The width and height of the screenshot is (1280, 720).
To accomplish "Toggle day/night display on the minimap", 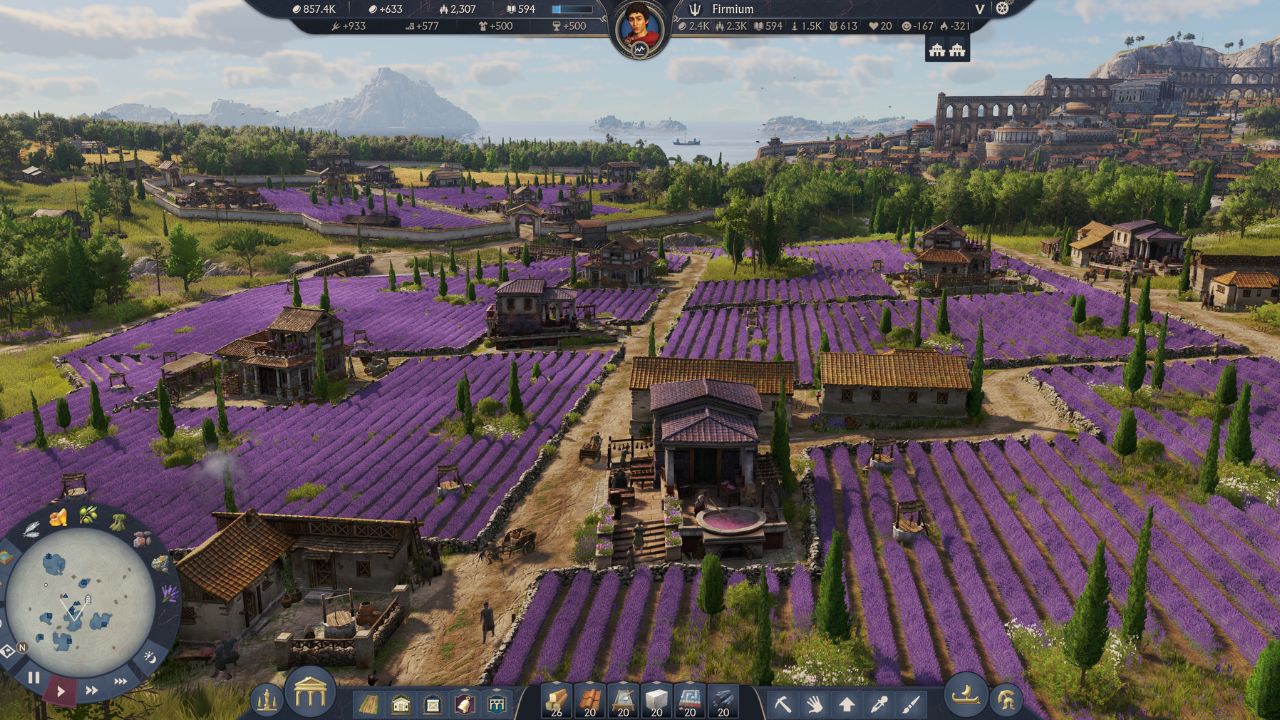I will tap(150, 658).
